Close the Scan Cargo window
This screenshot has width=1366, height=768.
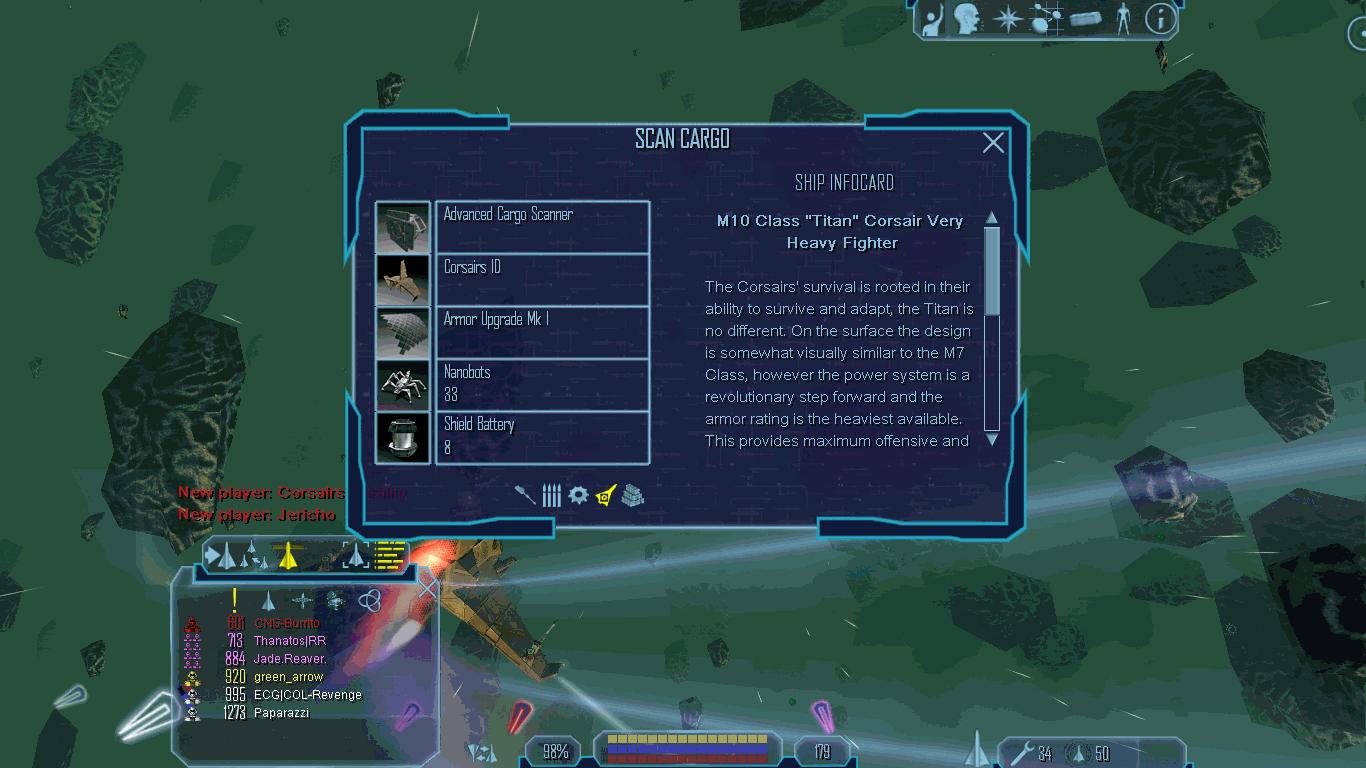click(993, 143)
